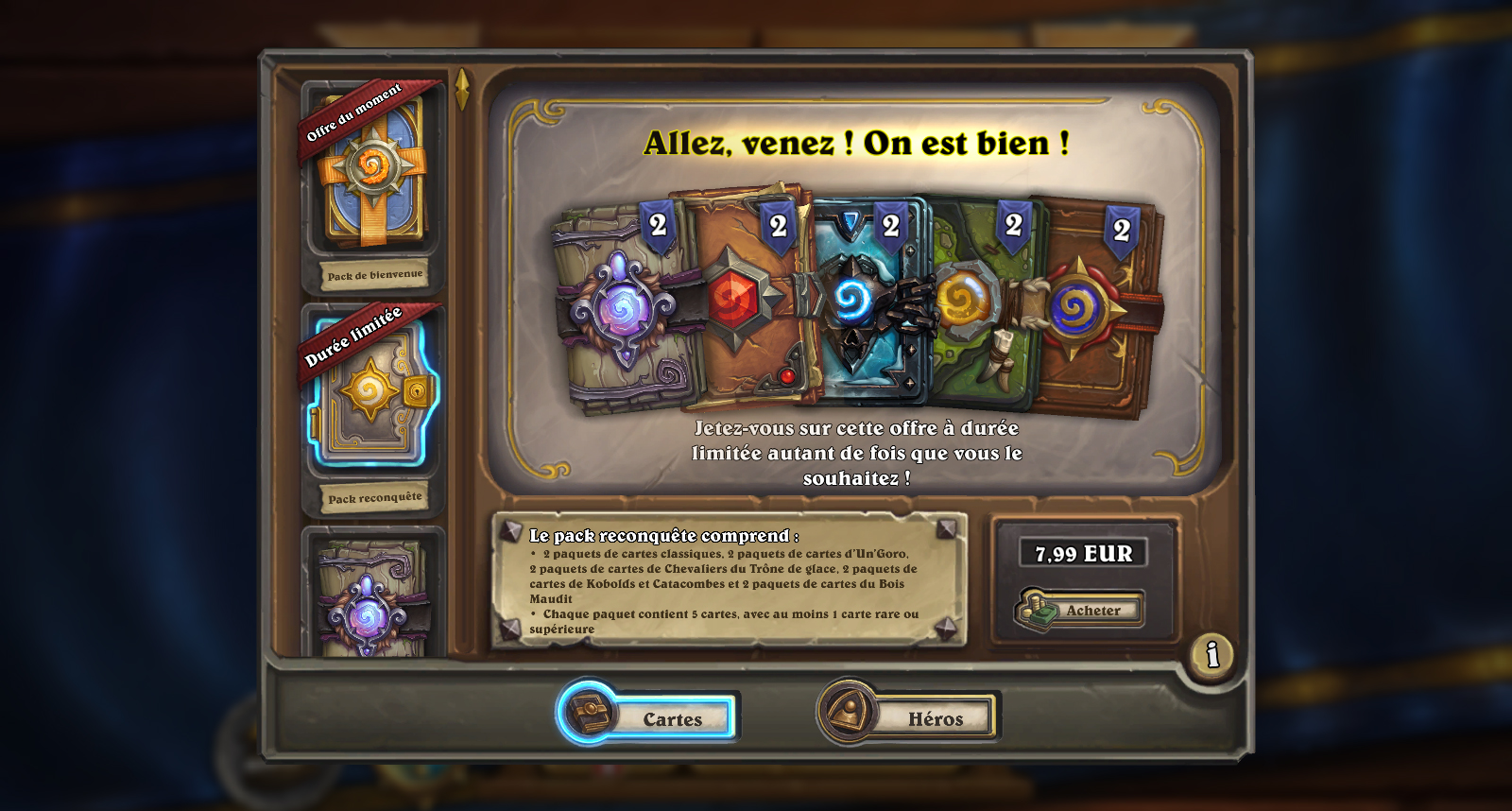Open the info panel via the i button

click(1212, 653)
